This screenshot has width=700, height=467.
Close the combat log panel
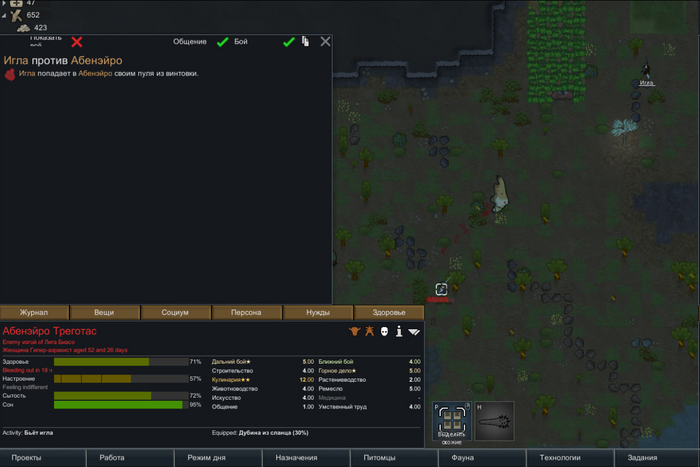[x=325, y=42]
